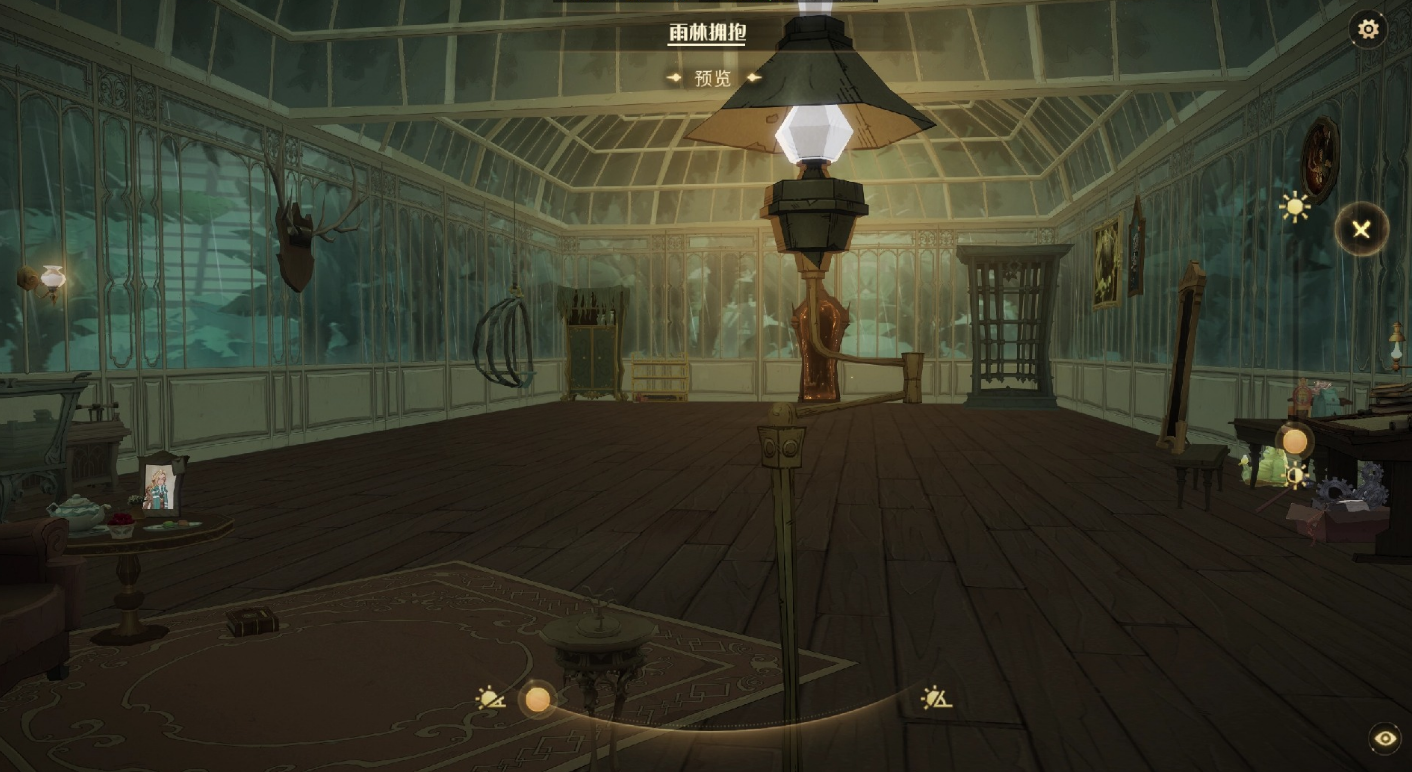Set minimum brightness with the half-dimmed sun icon
1412x772 pixels.
[x=1297, y=476]
